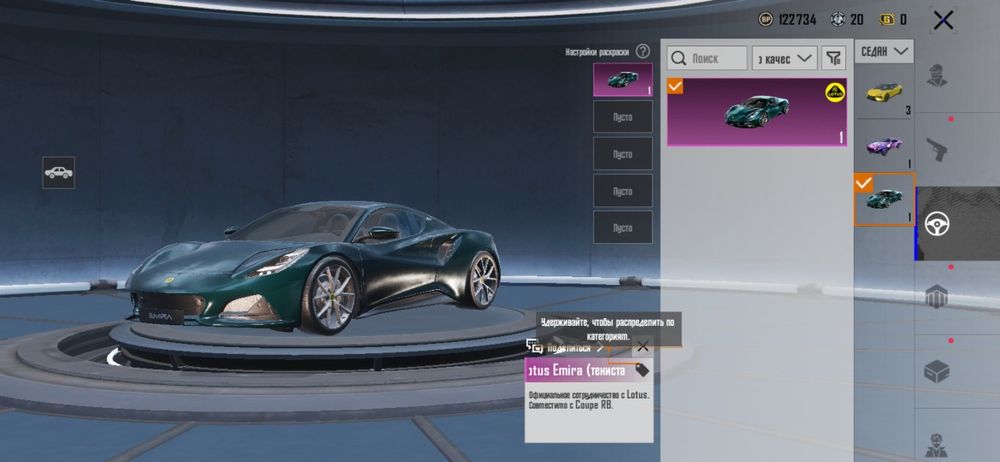Open the quality sort dropdown

coord(785,58)
